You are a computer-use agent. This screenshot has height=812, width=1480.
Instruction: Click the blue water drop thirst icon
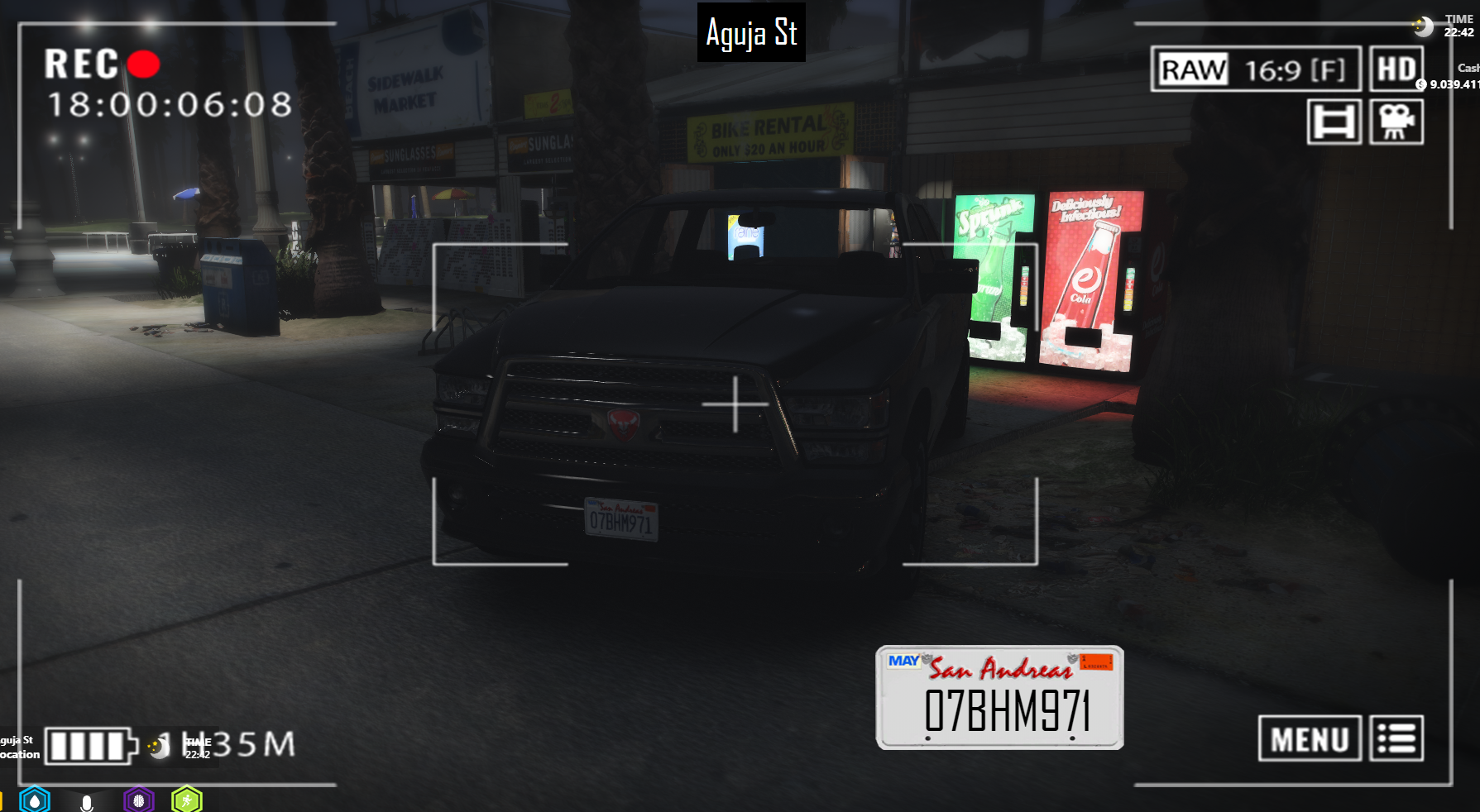pos(35,800)
